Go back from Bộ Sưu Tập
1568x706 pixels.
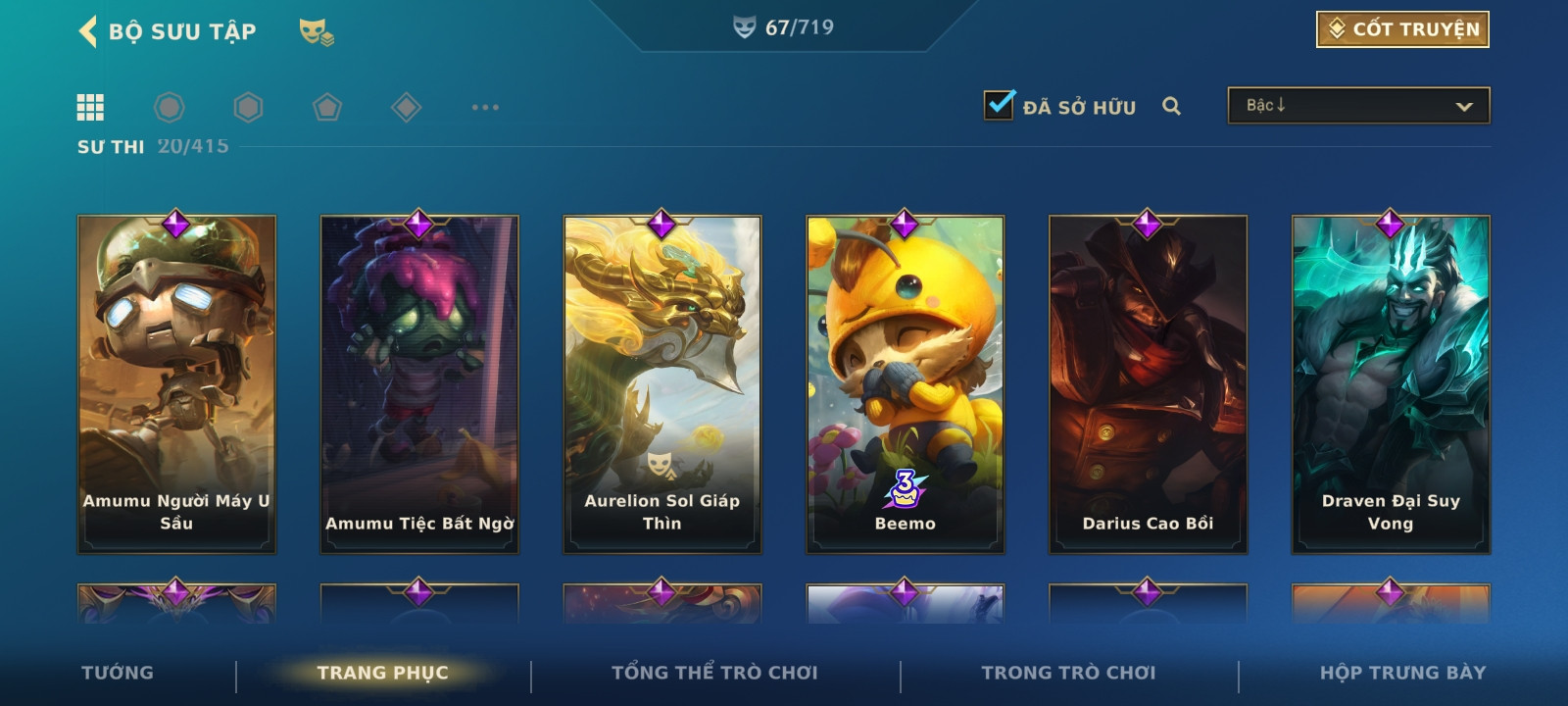pyautogui.click(x=88, y=31)
